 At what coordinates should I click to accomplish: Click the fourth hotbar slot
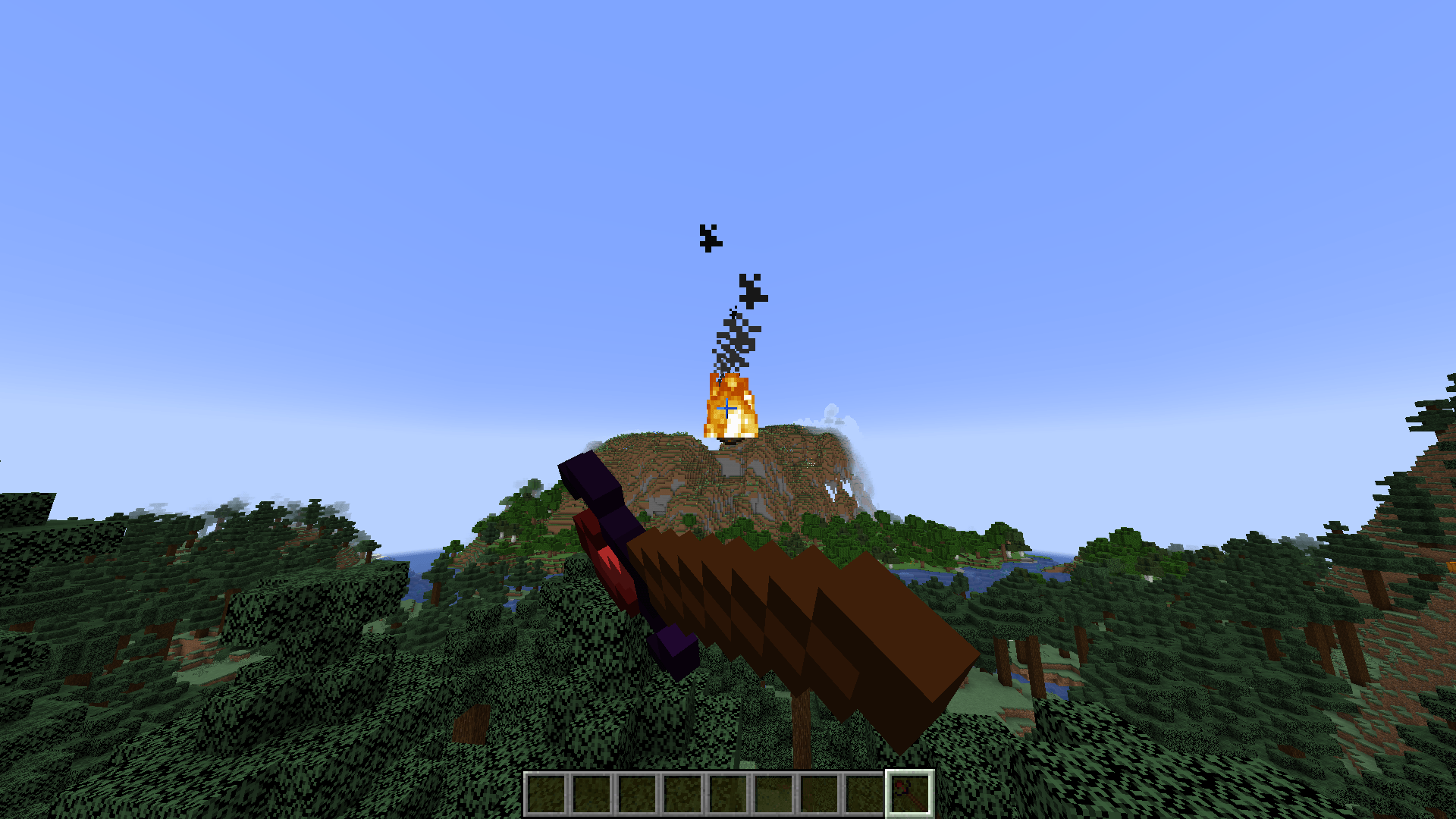pyautogui.click(x=682, y=793)
